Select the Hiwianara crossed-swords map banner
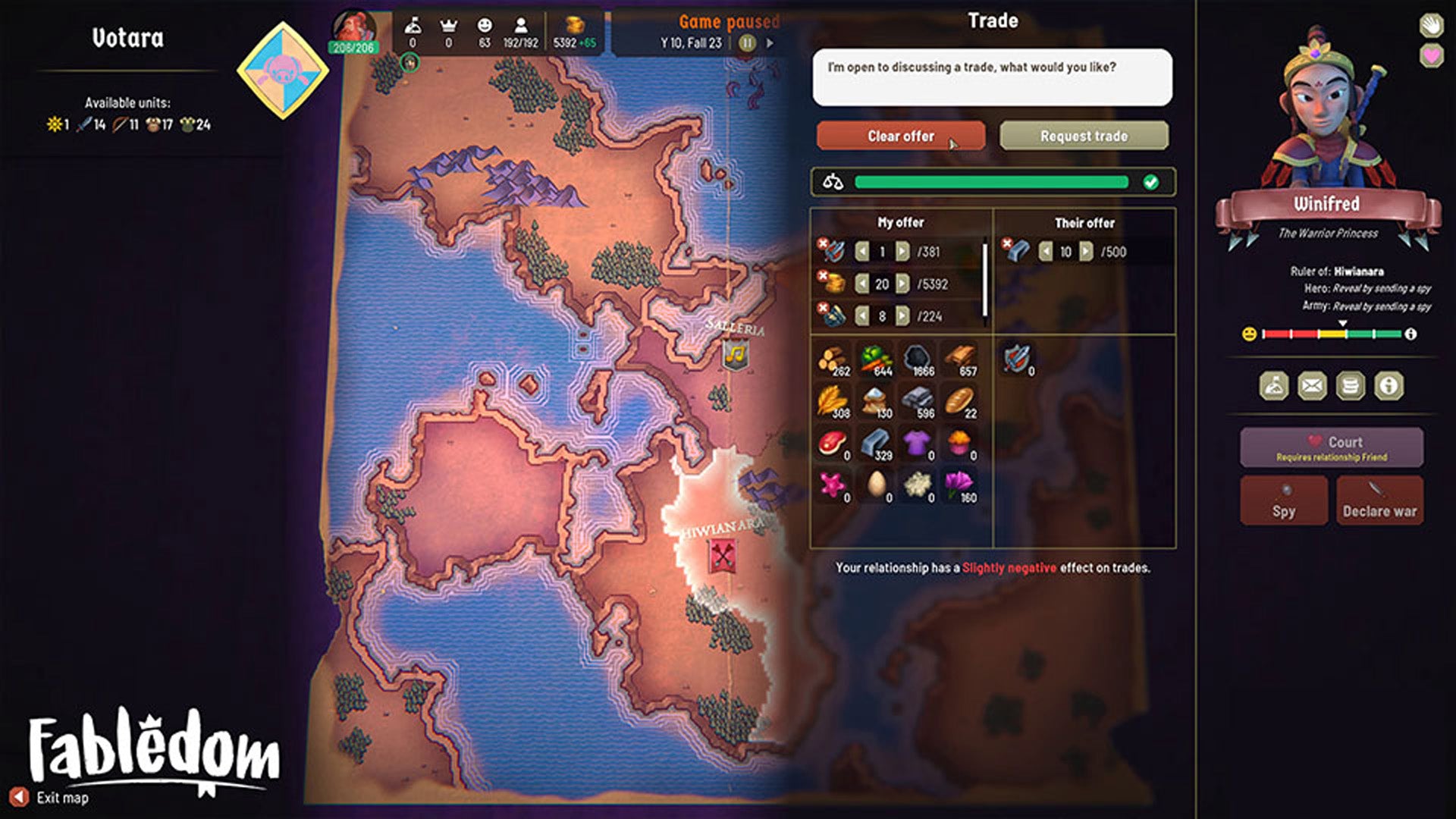The image size is (1456, 819). [x=723, y=557]
